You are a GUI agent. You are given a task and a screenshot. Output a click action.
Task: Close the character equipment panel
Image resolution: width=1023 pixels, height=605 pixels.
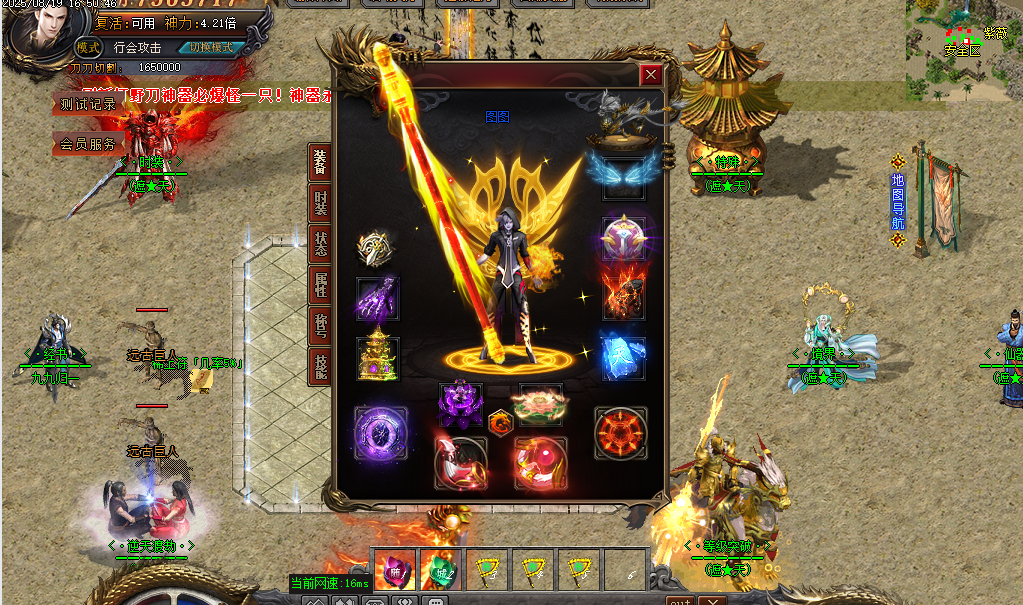point(651,74)
